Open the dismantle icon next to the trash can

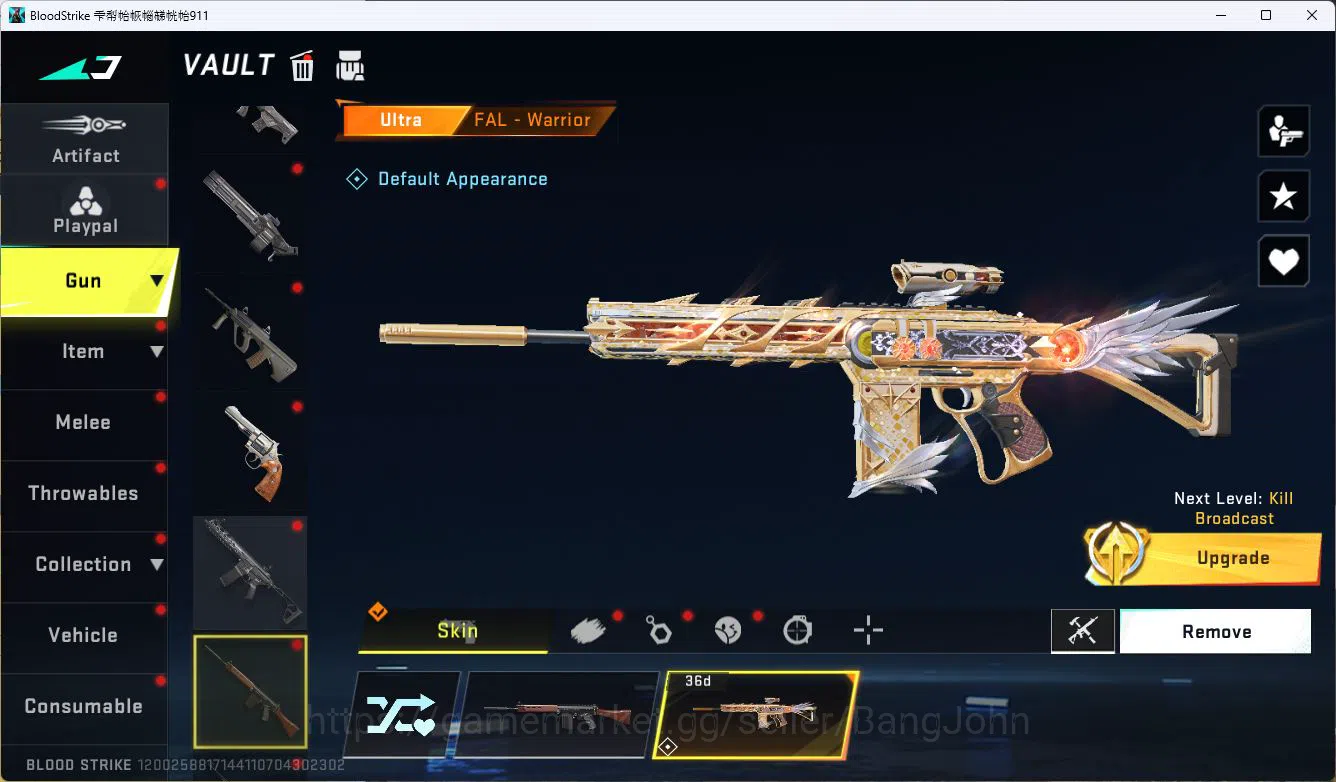click(x=350, y=65)
